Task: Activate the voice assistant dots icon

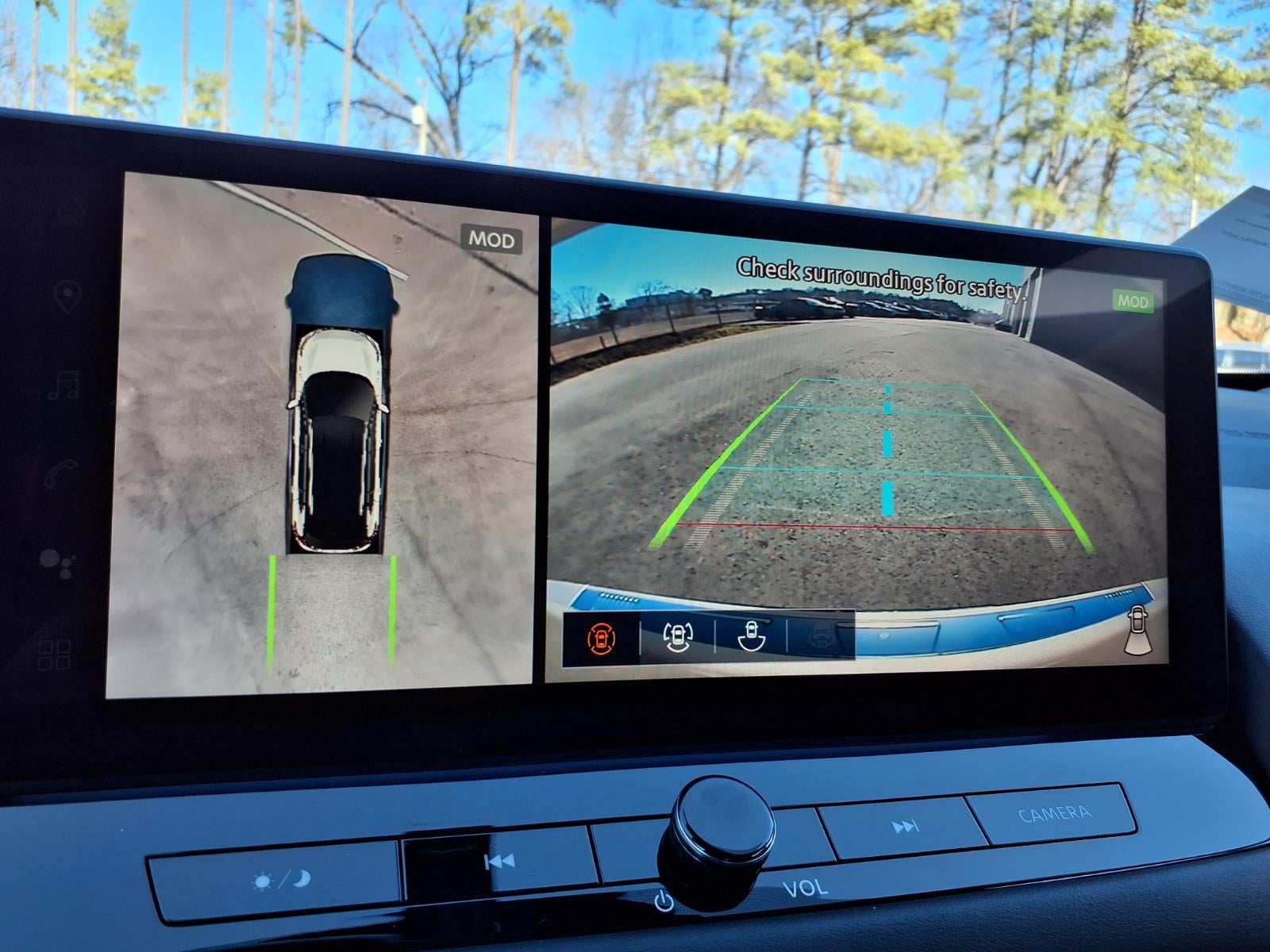Action: tap(57, 562)
